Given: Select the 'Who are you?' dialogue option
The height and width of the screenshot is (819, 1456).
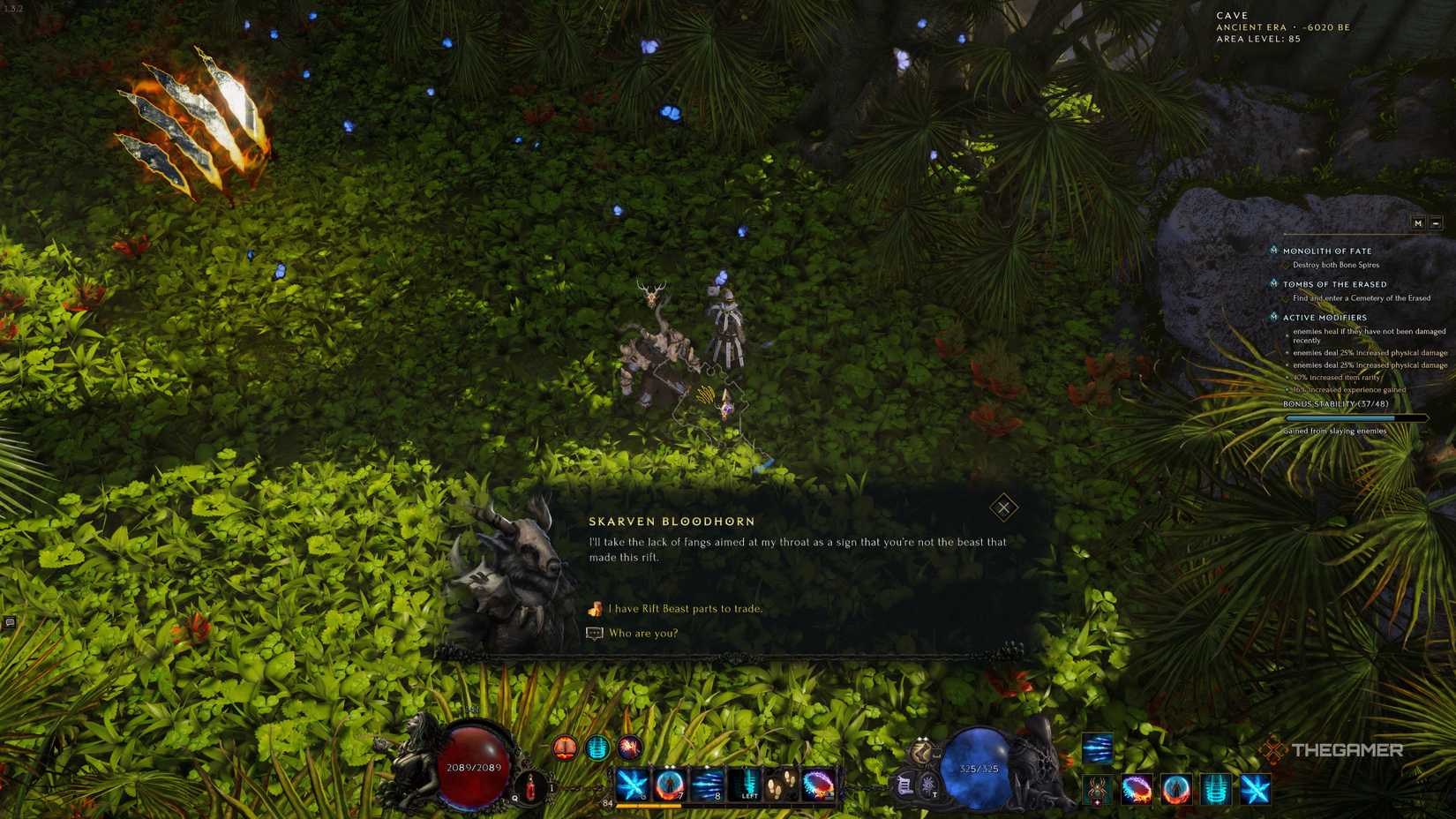Looking at the screenshot, I should click(644, 633).
